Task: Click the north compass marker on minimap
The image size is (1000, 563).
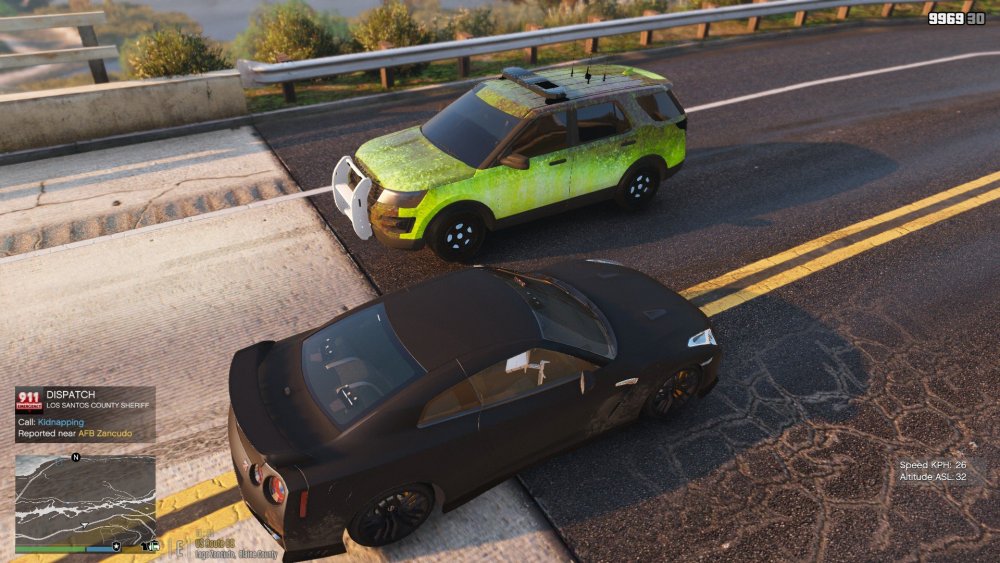Action: (x=76, y=457)
